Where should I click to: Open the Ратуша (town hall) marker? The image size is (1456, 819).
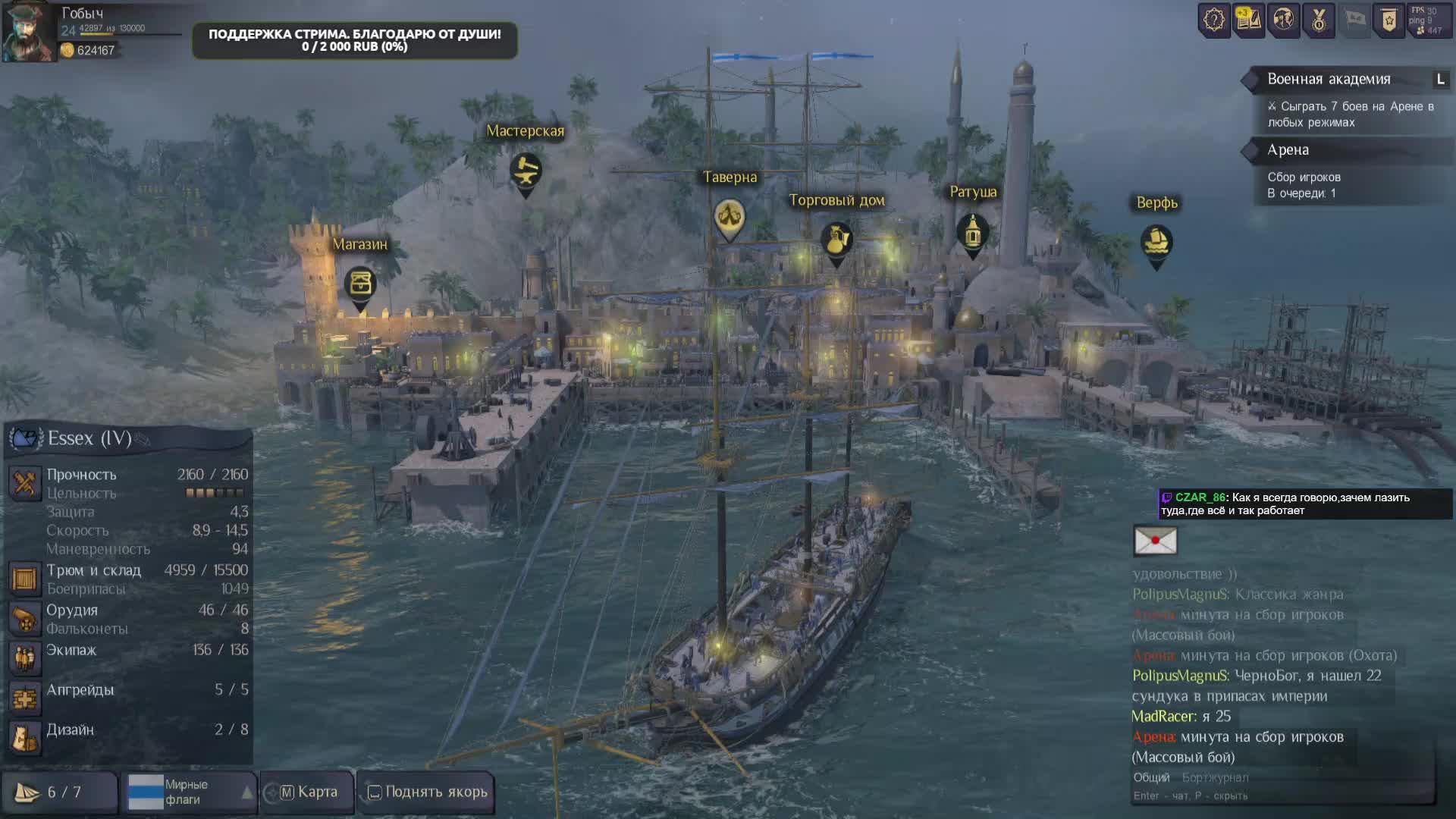pos(972,232)
